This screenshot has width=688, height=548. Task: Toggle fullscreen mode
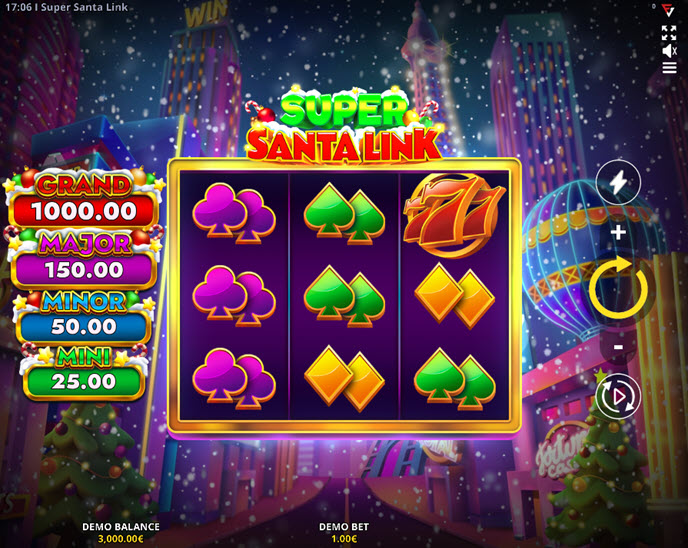click(x=669, y=33)
